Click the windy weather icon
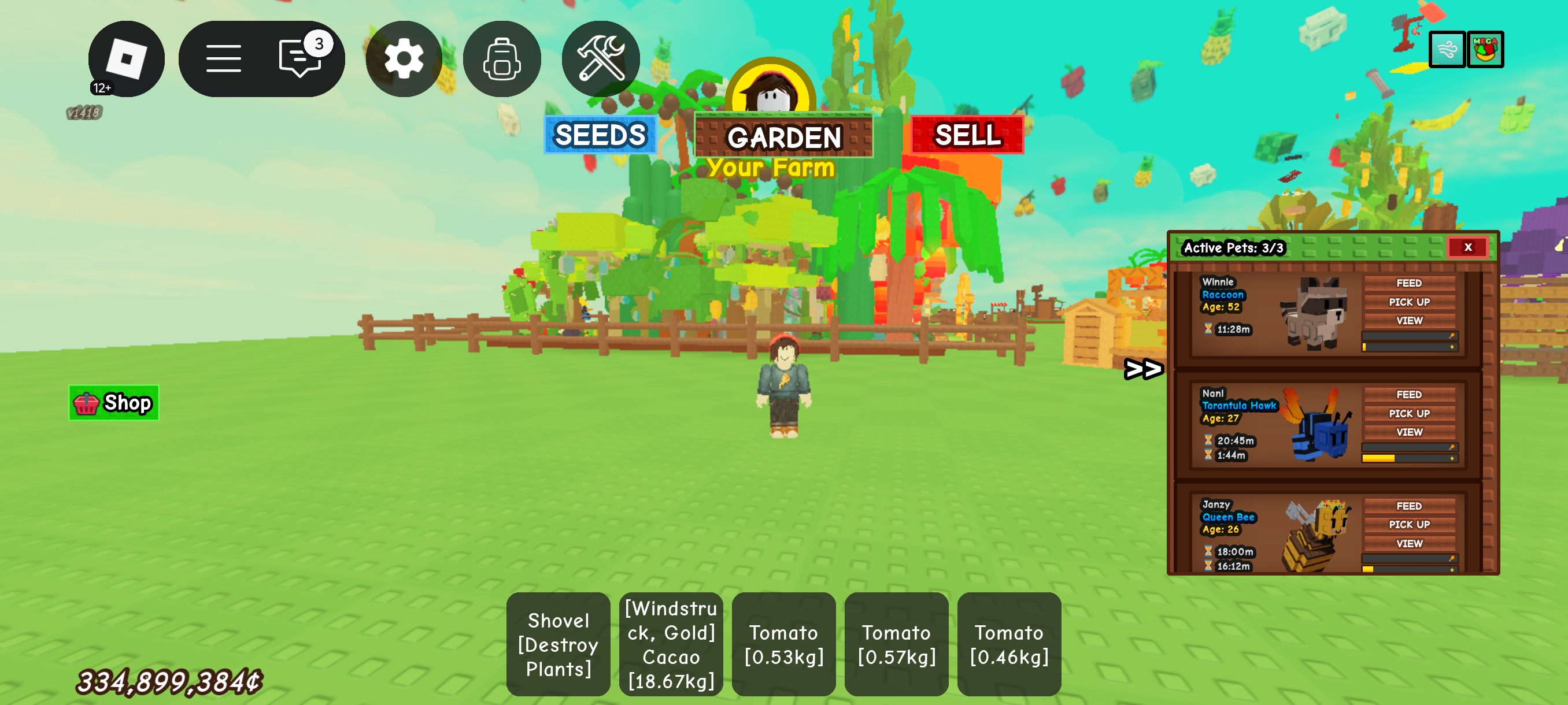1568x705 pixels. pos(1446,49)
